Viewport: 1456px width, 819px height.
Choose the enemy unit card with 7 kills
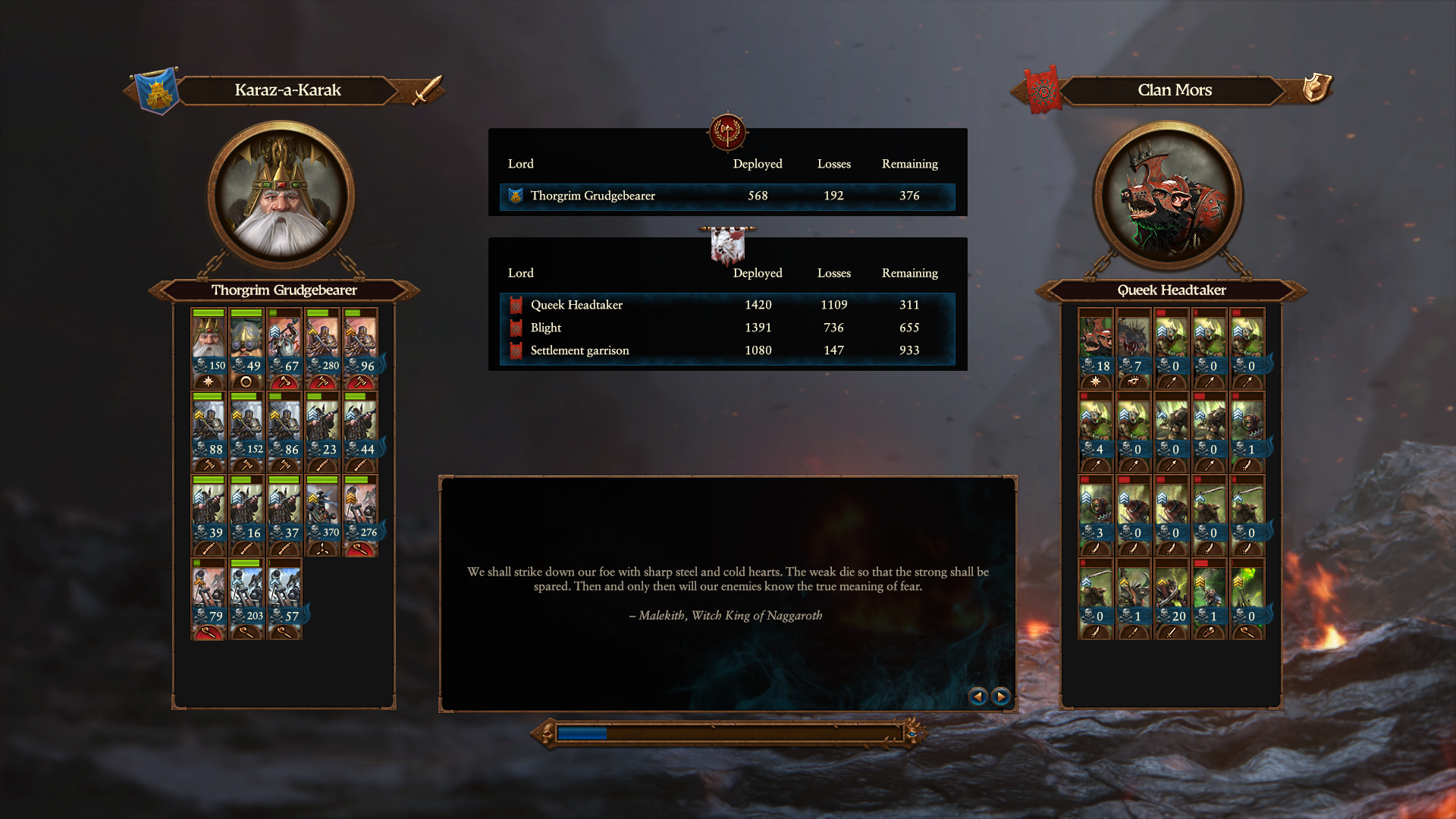pos(1134,347)
